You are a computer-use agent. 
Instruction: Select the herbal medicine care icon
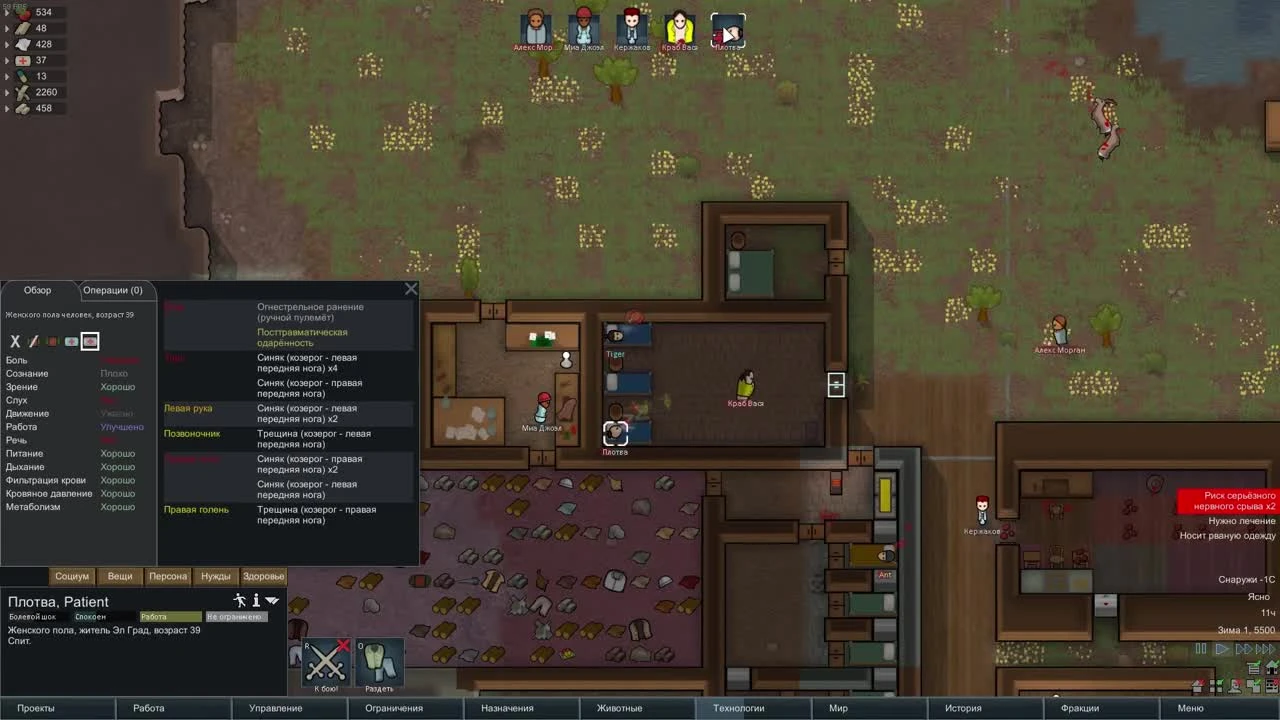[x=51, y=342]
